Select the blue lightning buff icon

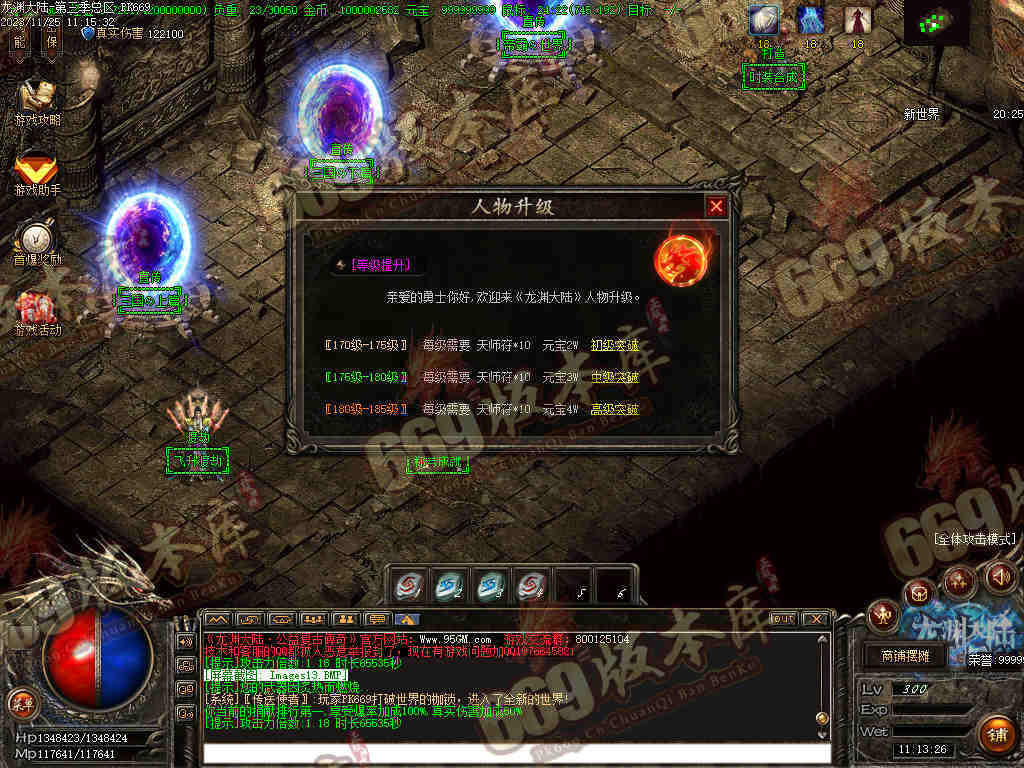coord(810,19)
